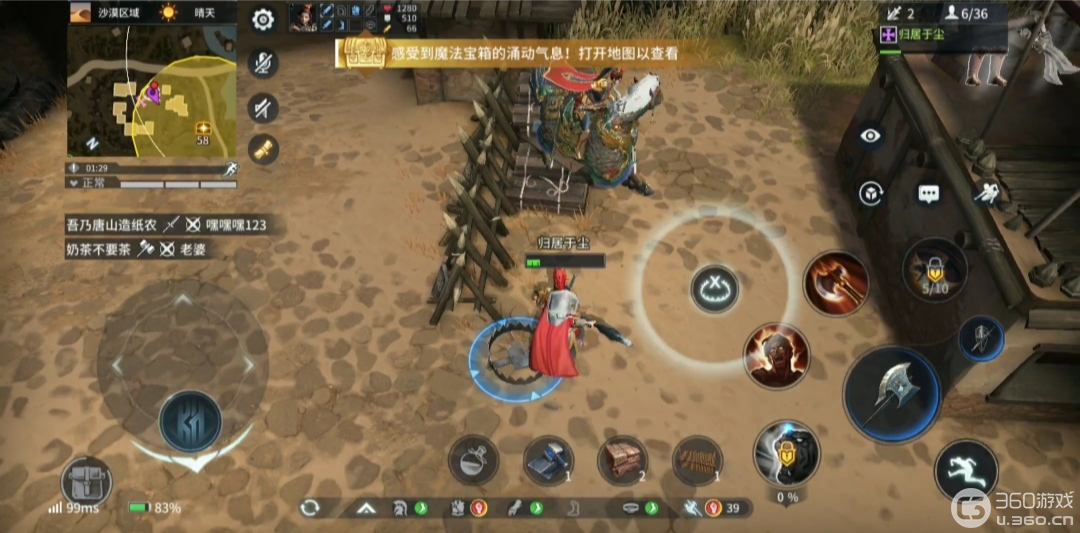Screen dimensions: 1080x533
Task: Open the settings gear menu
Action: tap(263, 19)
